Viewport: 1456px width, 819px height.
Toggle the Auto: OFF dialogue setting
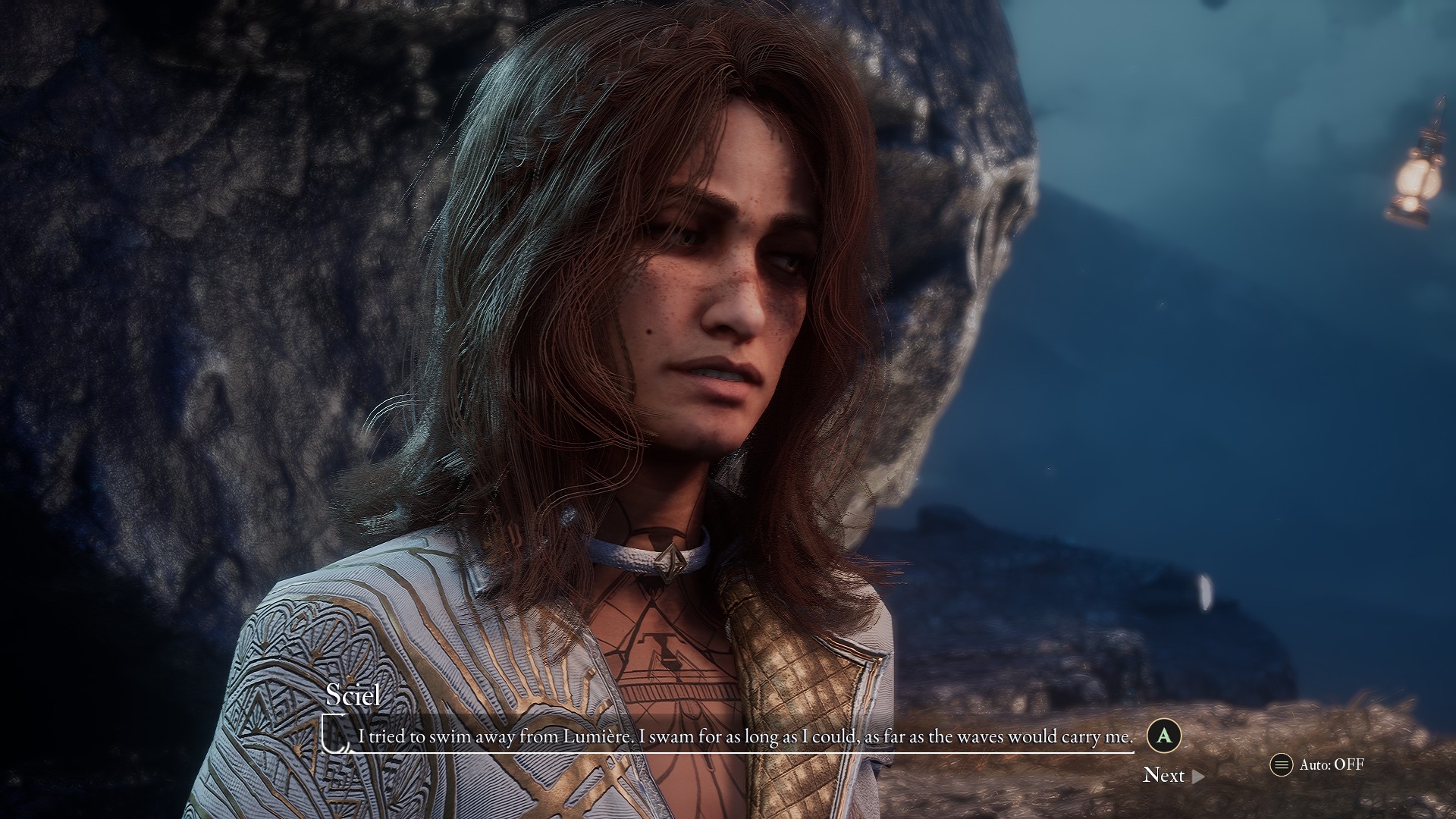tap(1318, 764)
